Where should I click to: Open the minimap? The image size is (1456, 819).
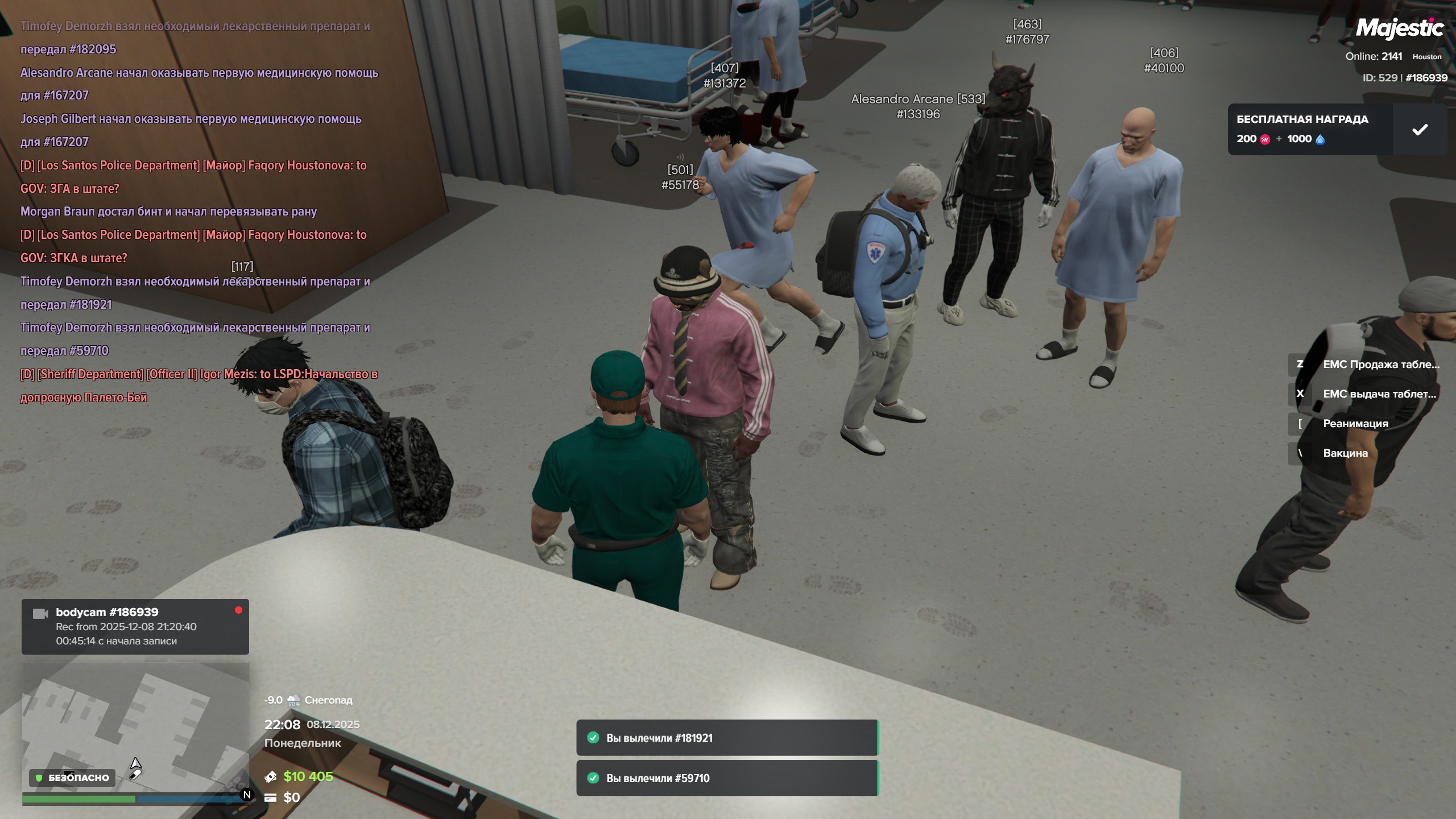[135, 728]
